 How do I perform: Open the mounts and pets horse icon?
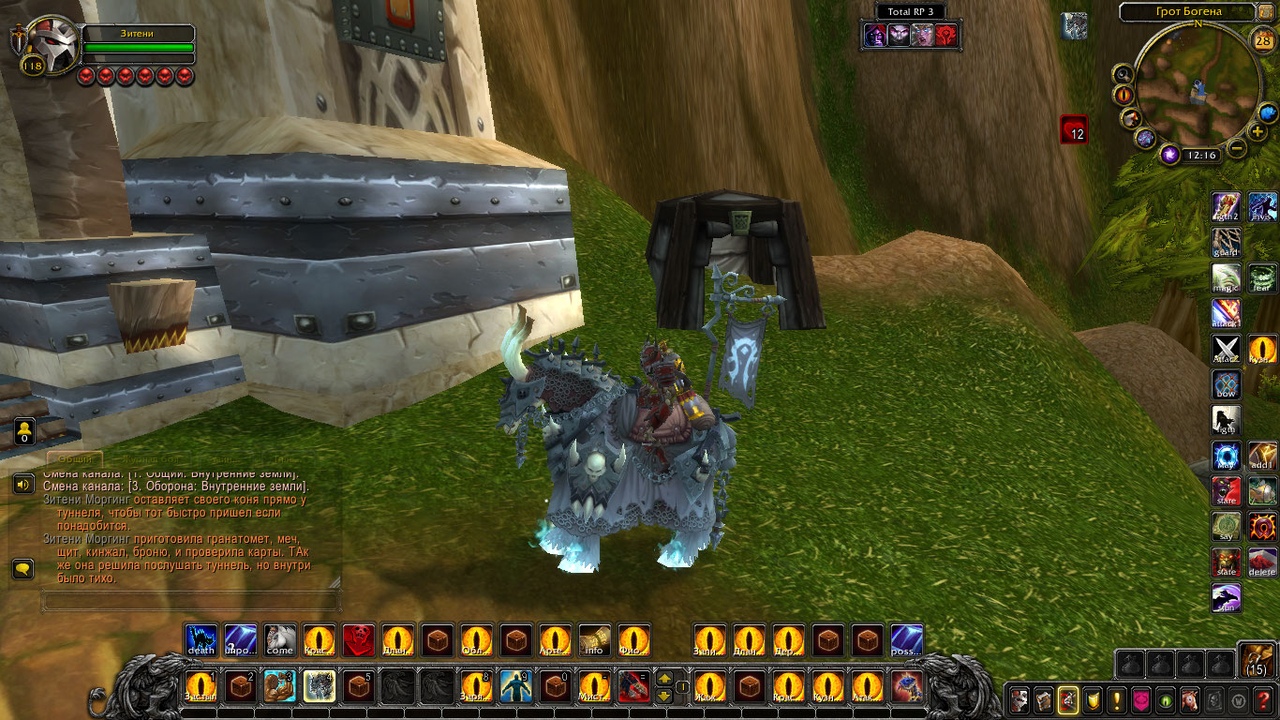click(1190, 700)
